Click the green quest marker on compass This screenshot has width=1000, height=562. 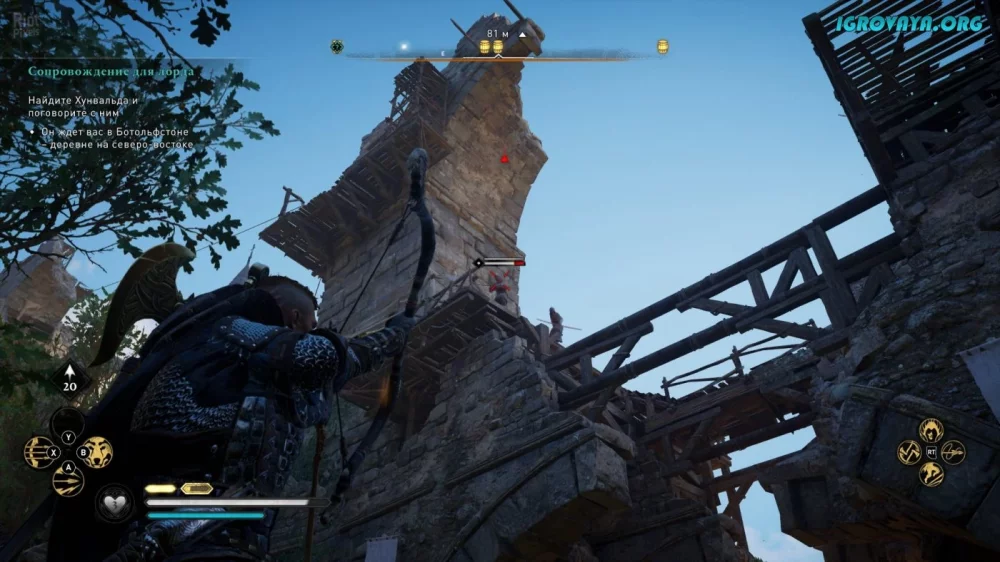337,46
